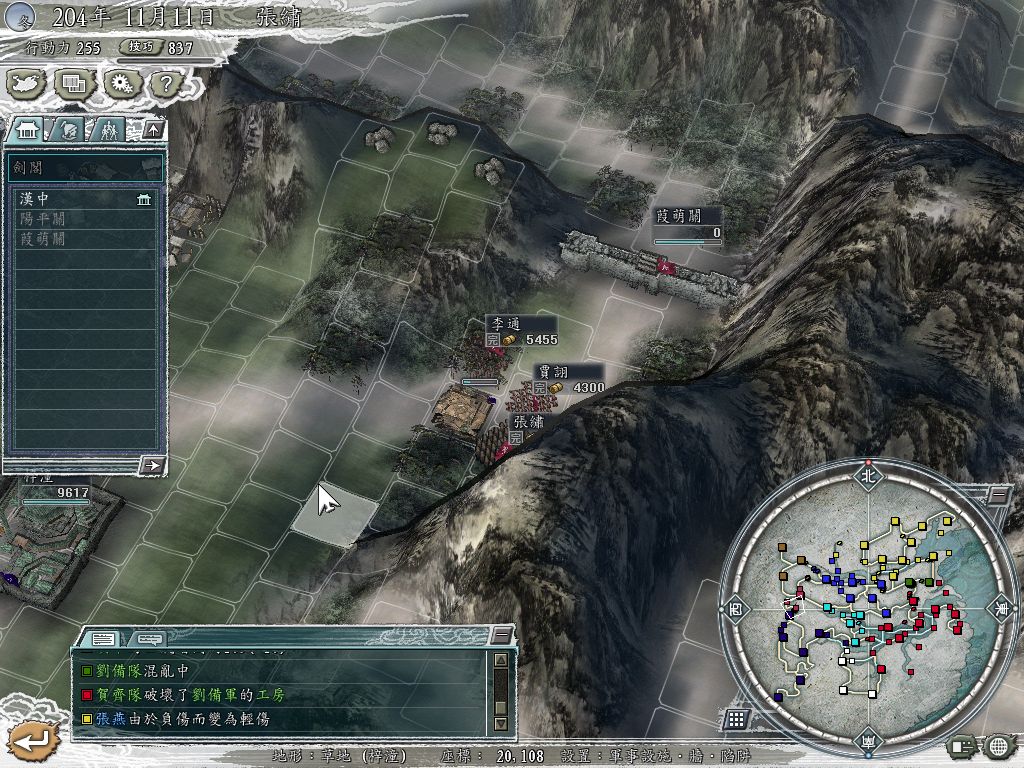Toggle the grid button beside the minimap
This screenshot has width=1024, height=768.
coord(736,718)
